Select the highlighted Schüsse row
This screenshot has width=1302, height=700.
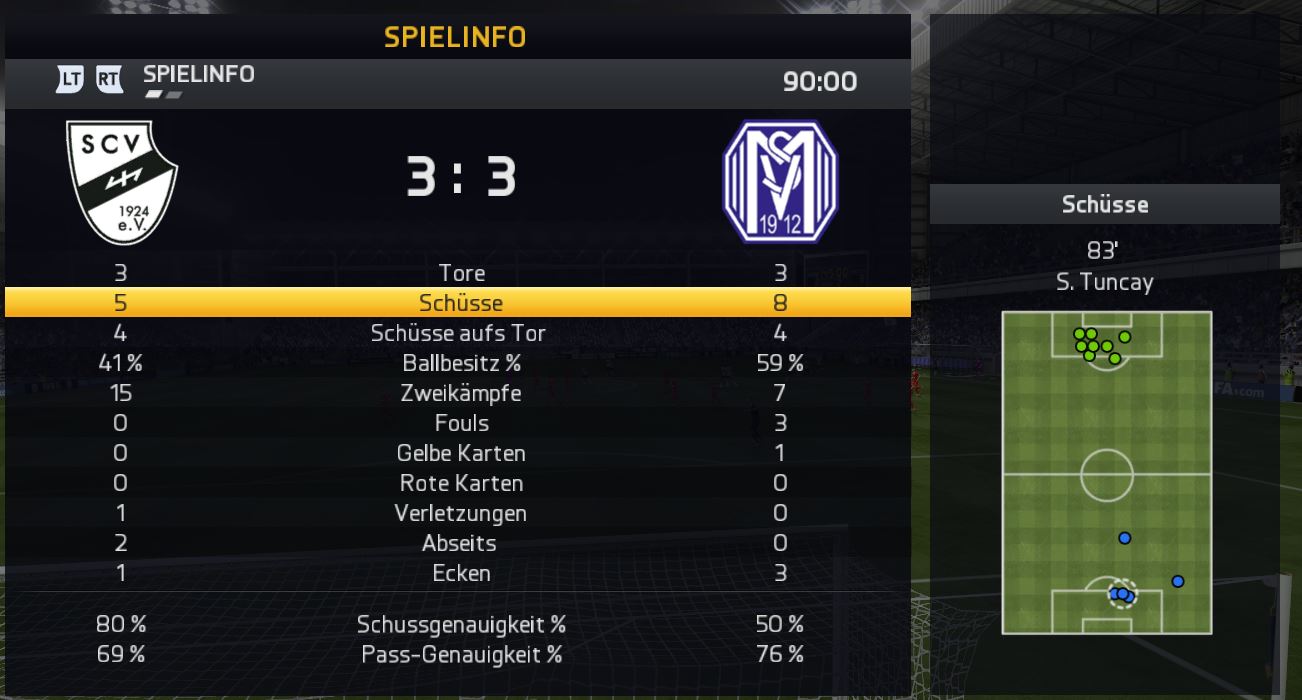pos(461,303)
